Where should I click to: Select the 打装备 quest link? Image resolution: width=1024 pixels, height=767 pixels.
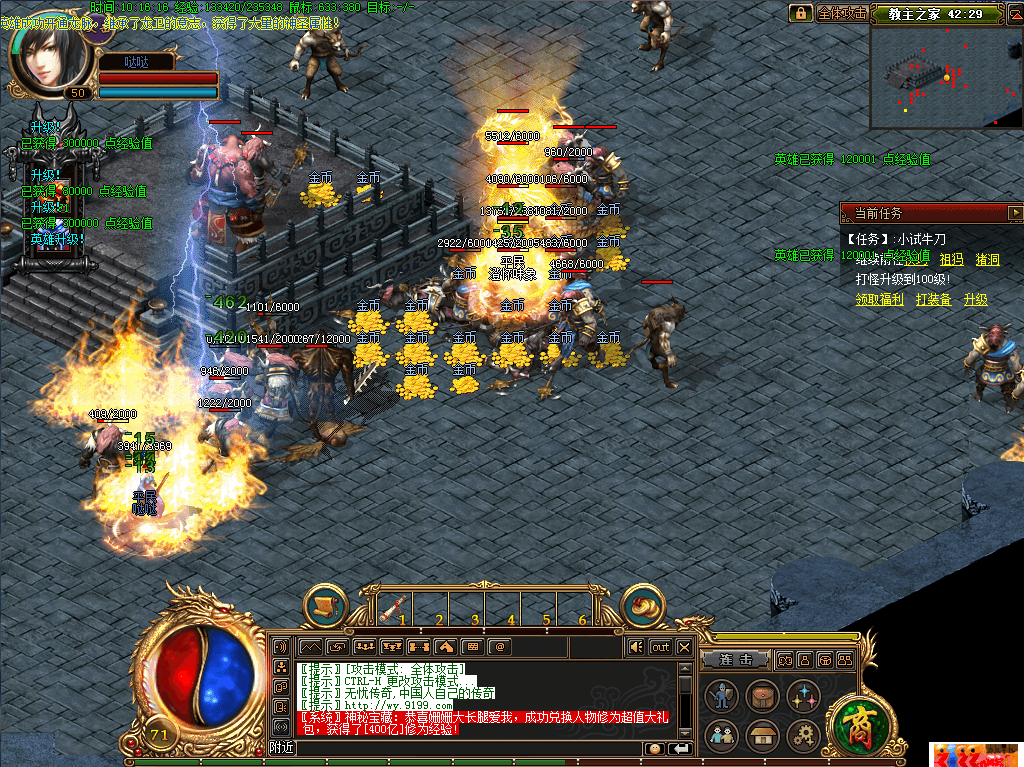point(933,299)
